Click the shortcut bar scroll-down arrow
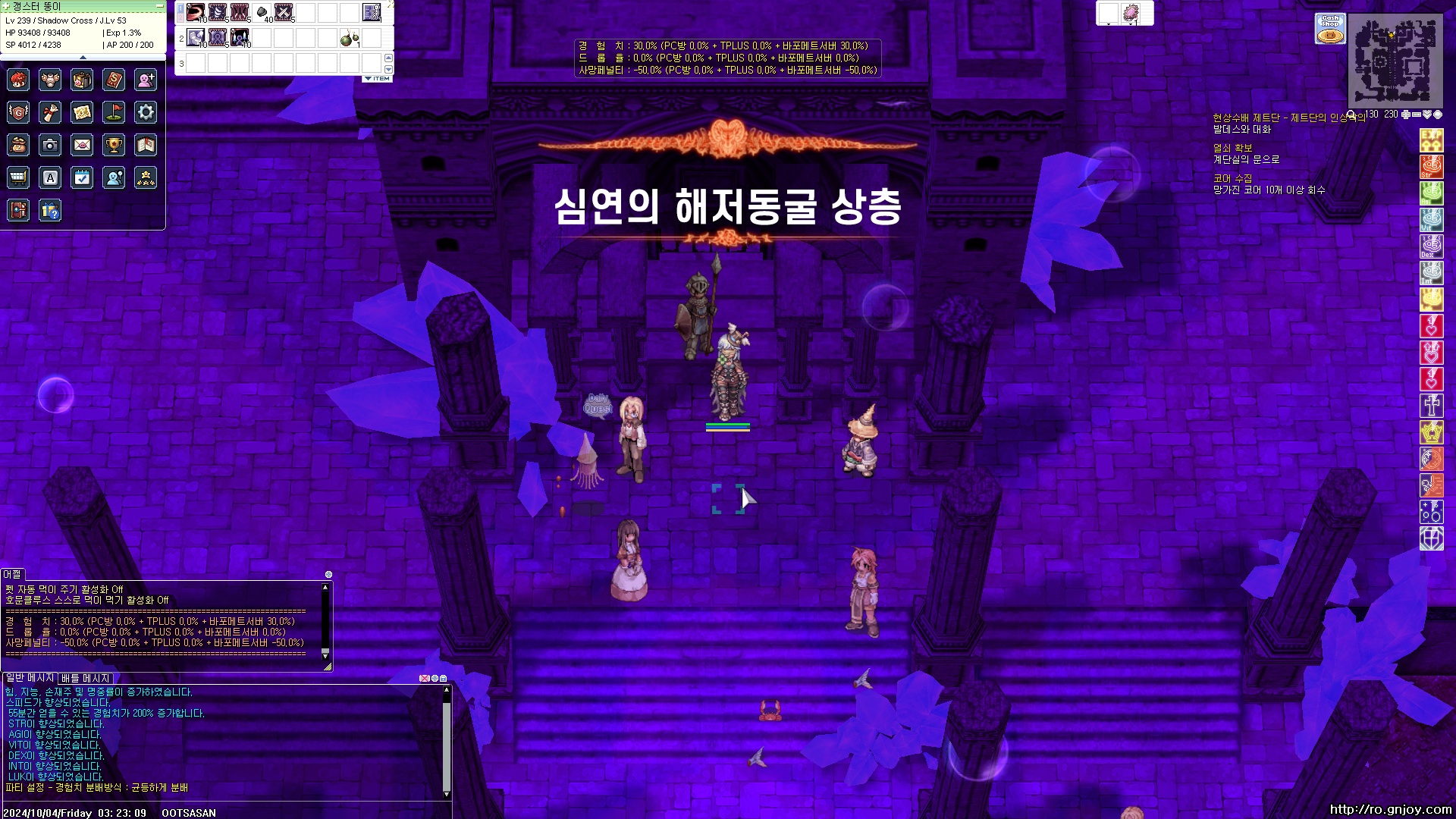This screenshot has width=1456, height=819. click(388, 70)
